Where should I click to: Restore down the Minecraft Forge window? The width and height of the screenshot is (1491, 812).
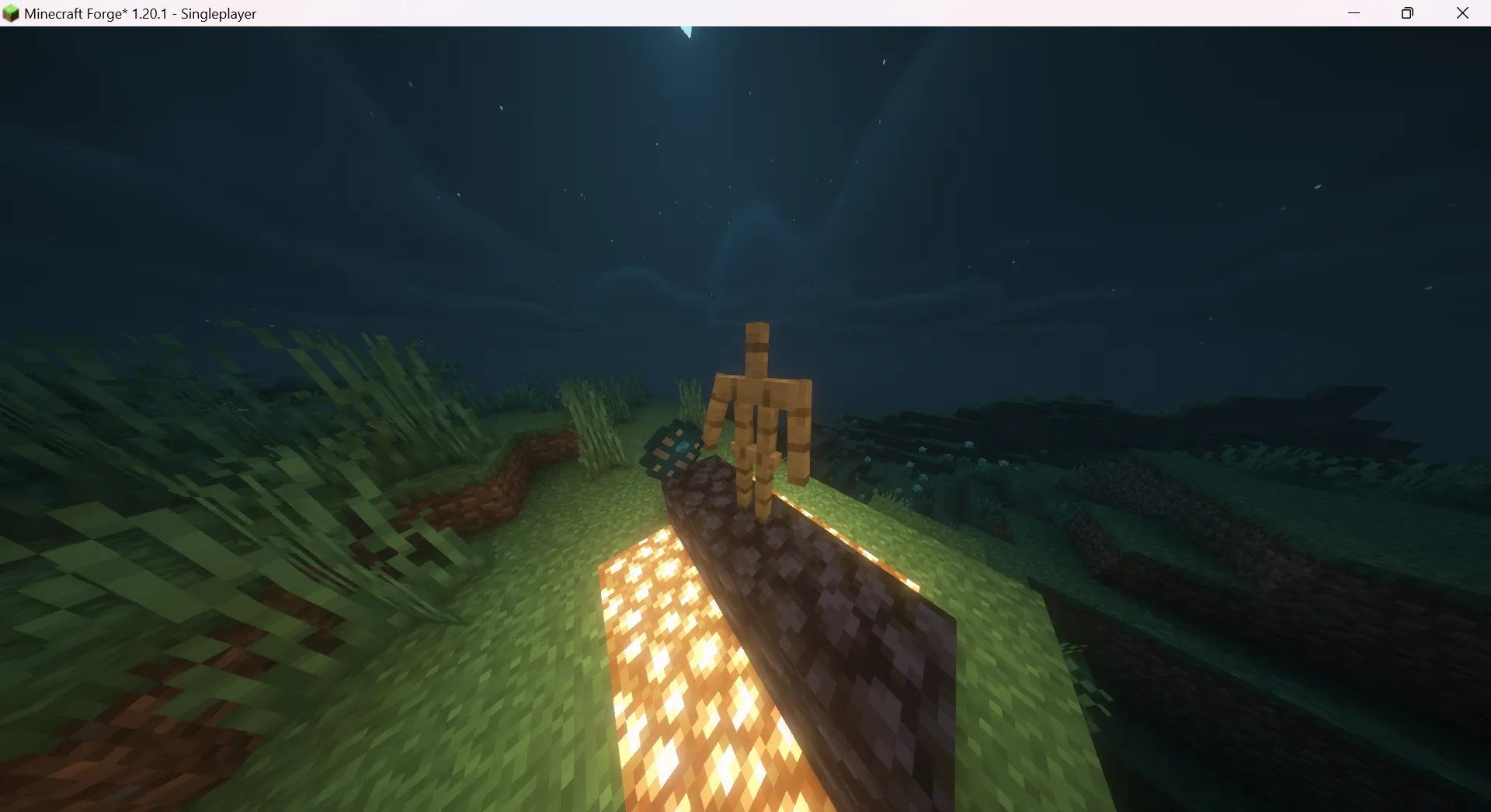tap(1407, 13)
